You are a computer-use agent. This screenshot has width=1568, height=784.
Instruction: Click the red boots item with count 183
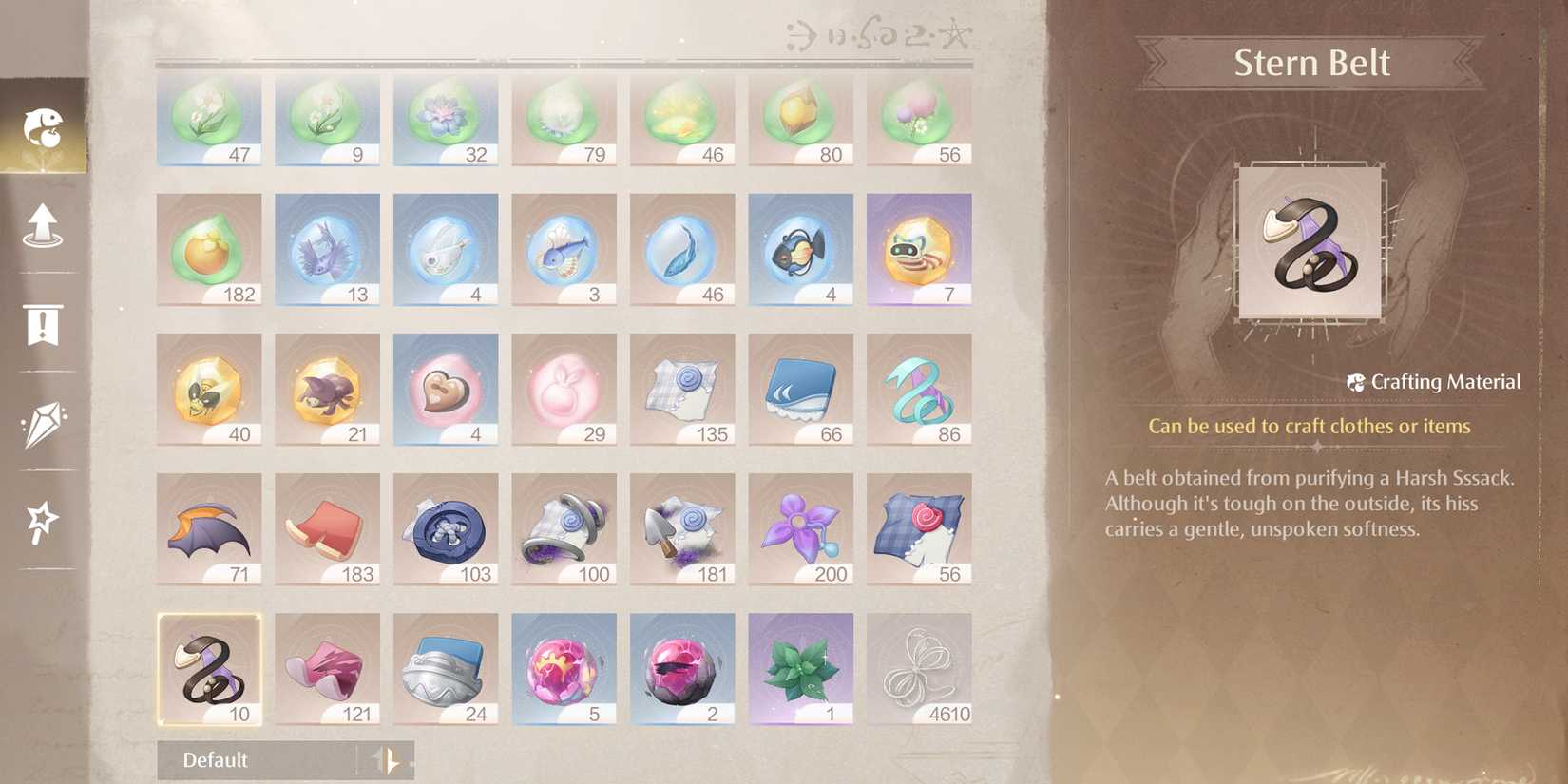(327, 527)
